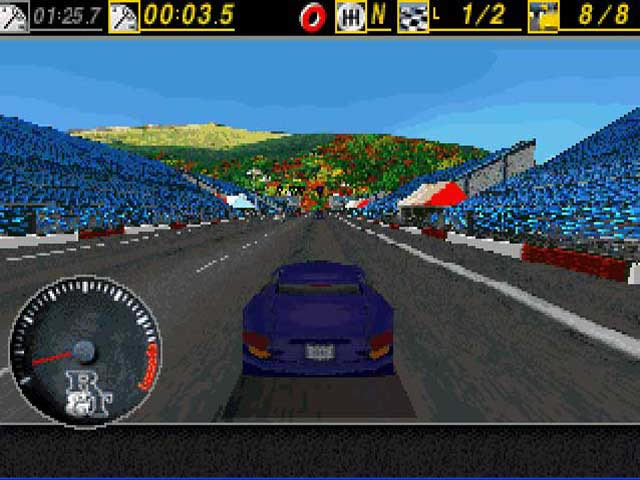This screenshot has height=480, width=640.
Task: Click the red tire indicator icon
Action: point(313,16)
